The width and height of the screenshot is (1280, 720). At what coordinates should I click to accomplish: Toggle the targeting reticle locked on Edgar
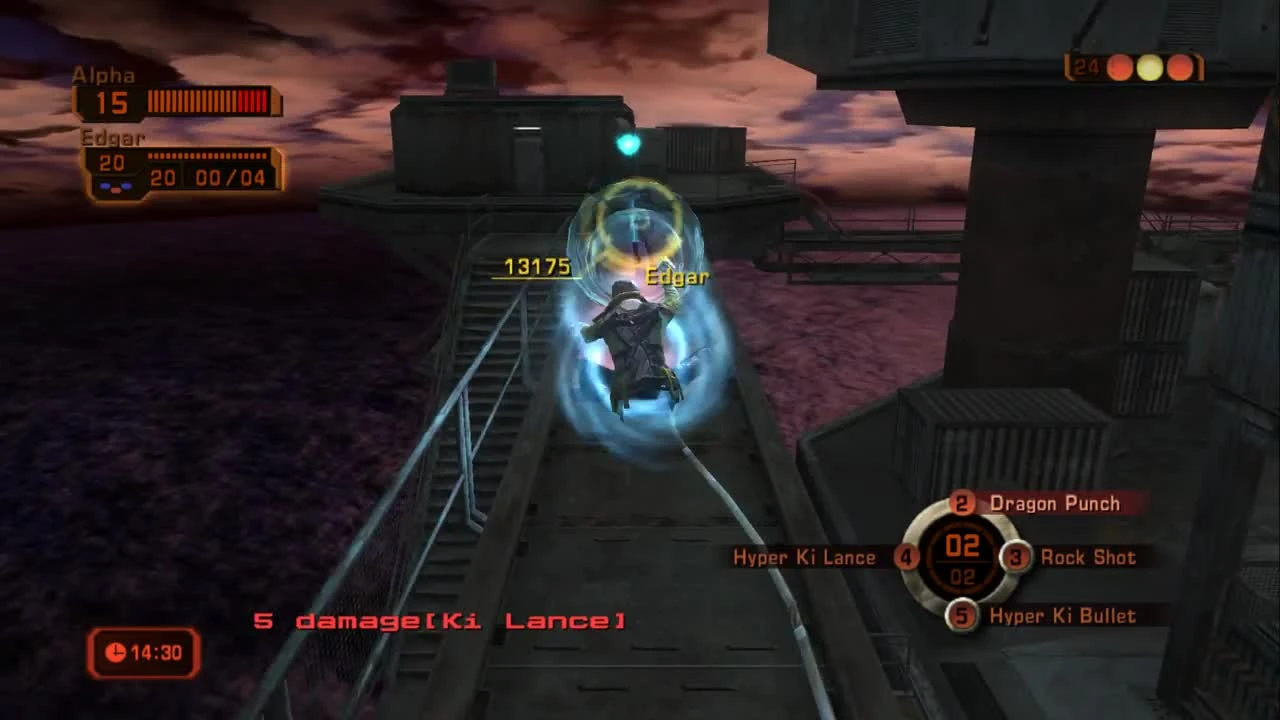(636, 222)
